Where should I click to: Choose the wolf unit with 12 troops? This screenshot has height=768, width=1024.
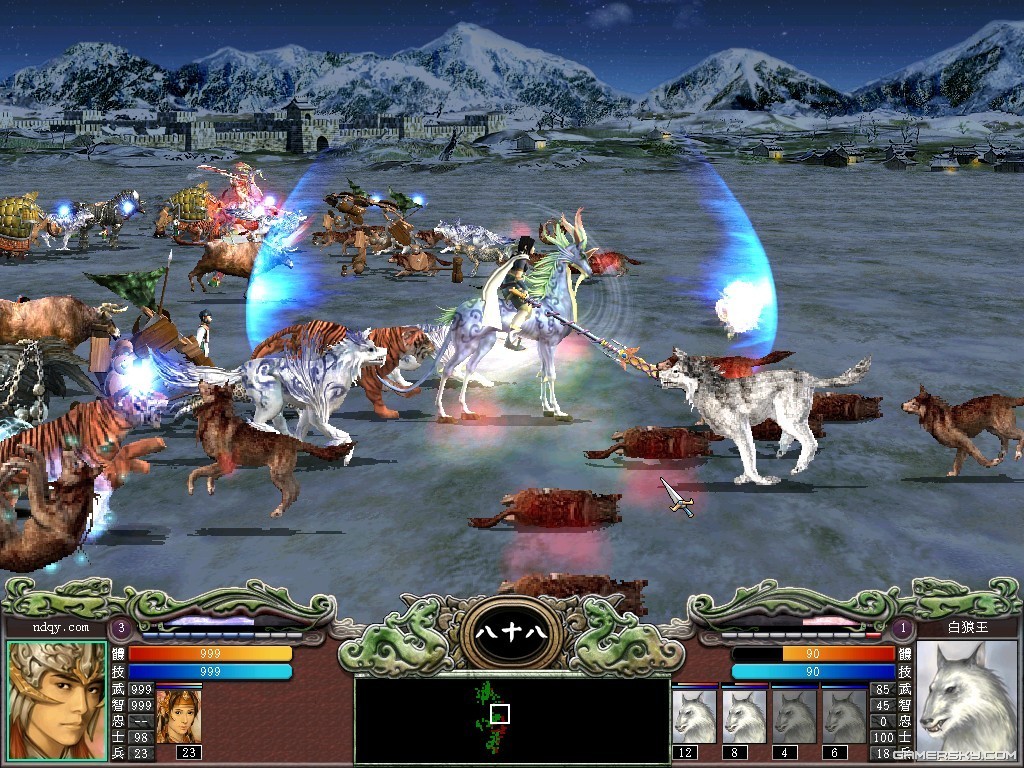(695, 715)
